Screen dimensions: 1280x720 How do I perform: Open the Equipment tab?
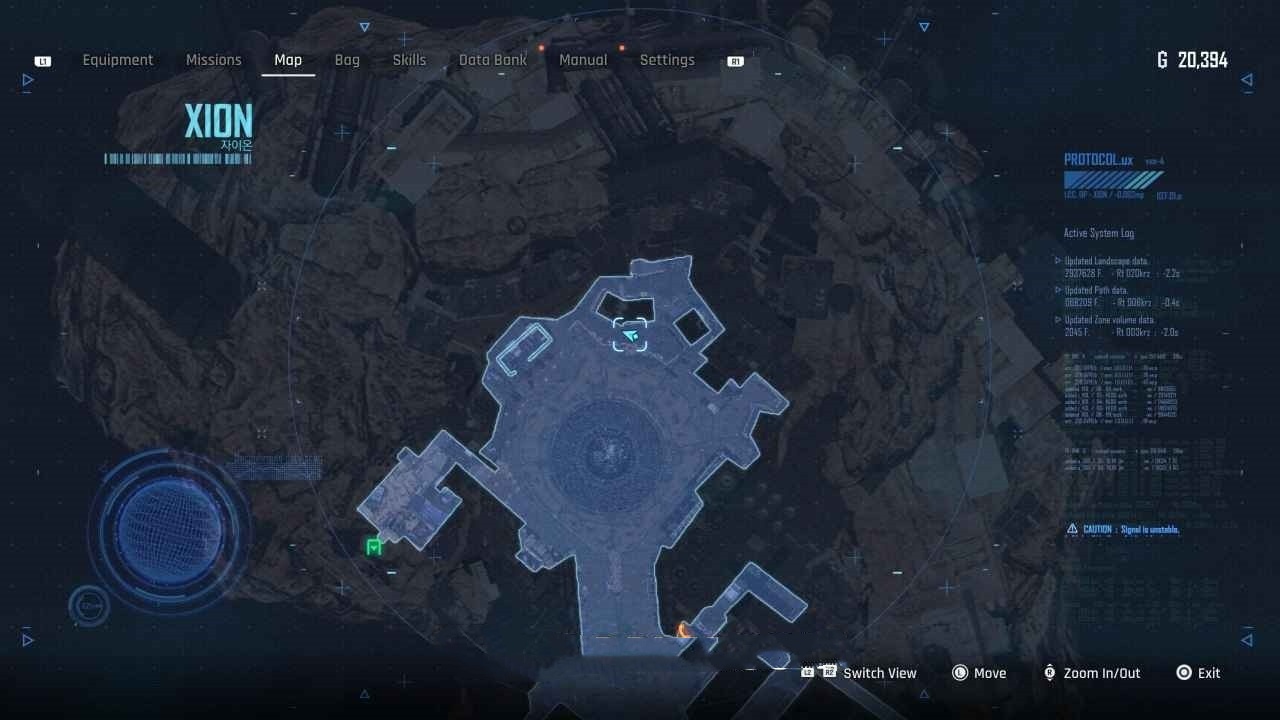118,60
